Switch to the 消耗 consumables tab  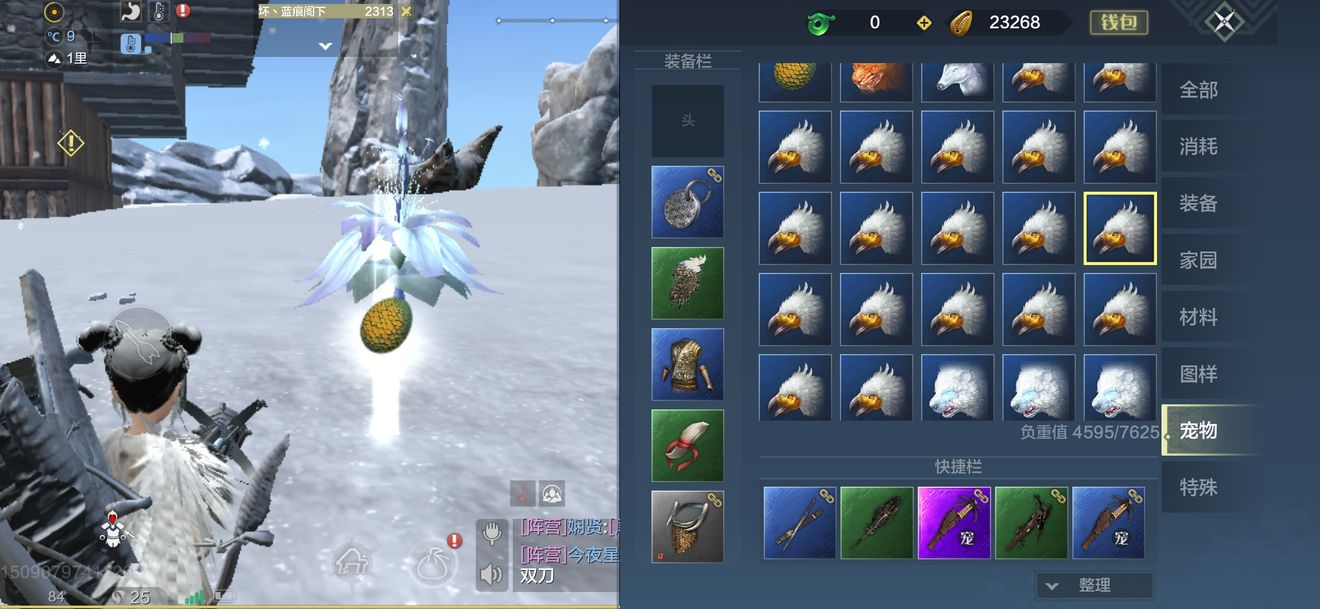(1198, 147)
